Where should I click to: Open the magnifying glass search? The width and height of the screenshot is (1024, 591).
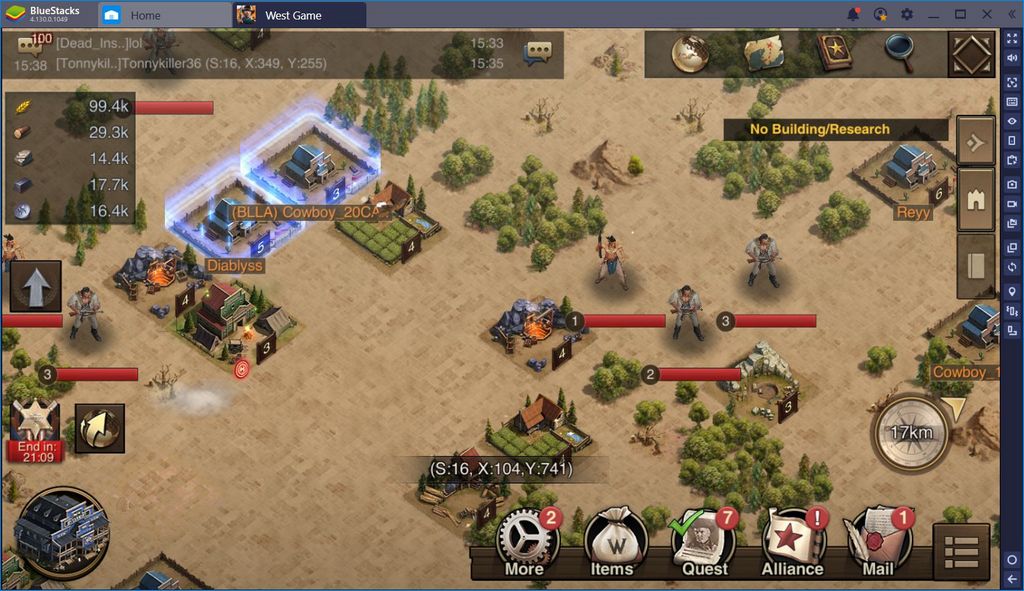(900, 53)
